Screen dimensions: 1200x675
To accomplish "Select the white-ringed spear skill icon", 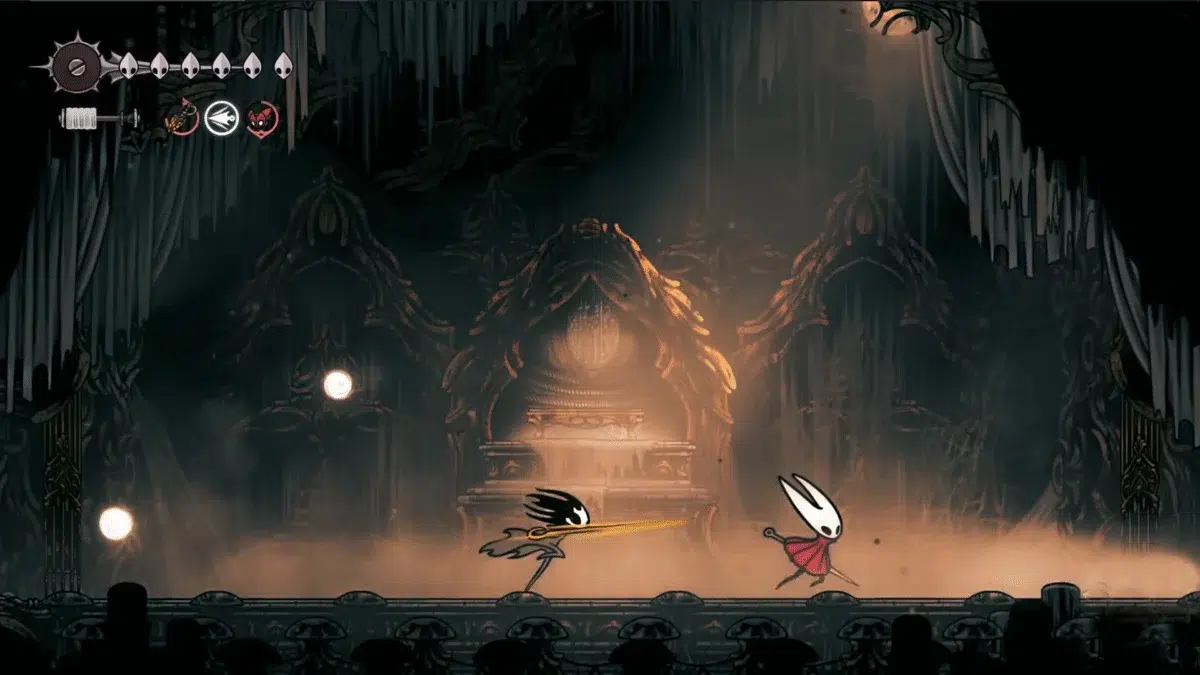I will (221, 119).
